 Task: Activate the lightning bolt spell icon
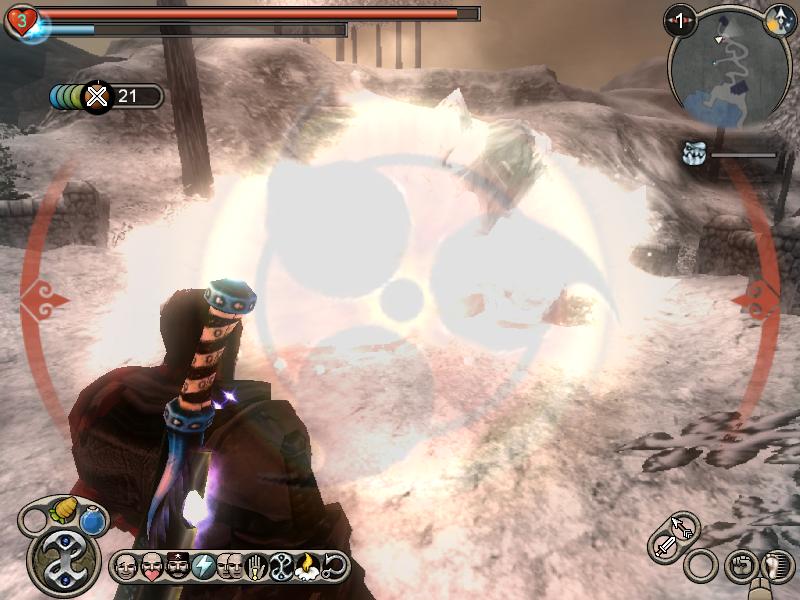pyautogui.click(x=203, y=565)
